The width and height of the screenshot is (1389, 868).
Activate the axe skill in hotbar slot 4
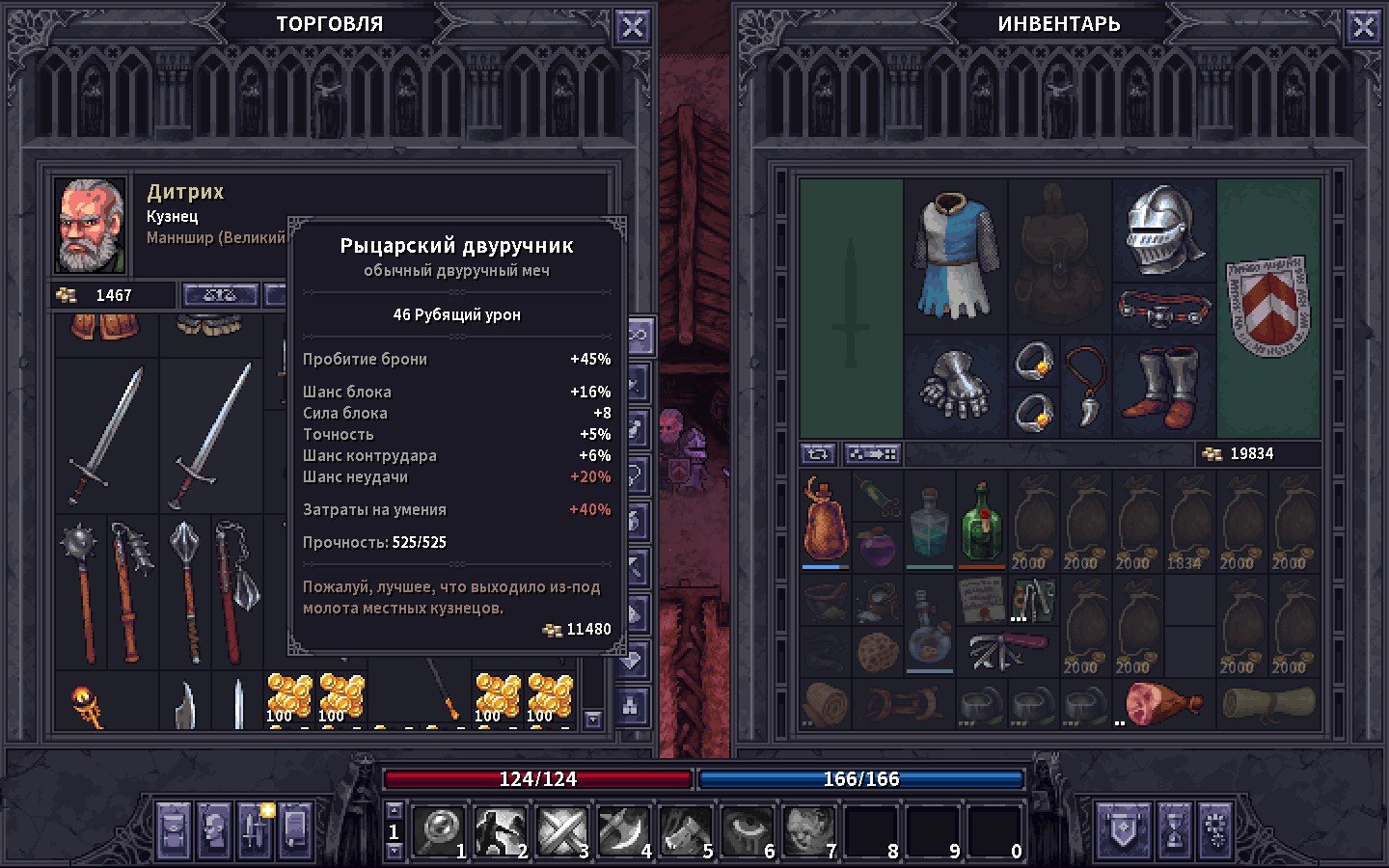click(x=624, y=830)
